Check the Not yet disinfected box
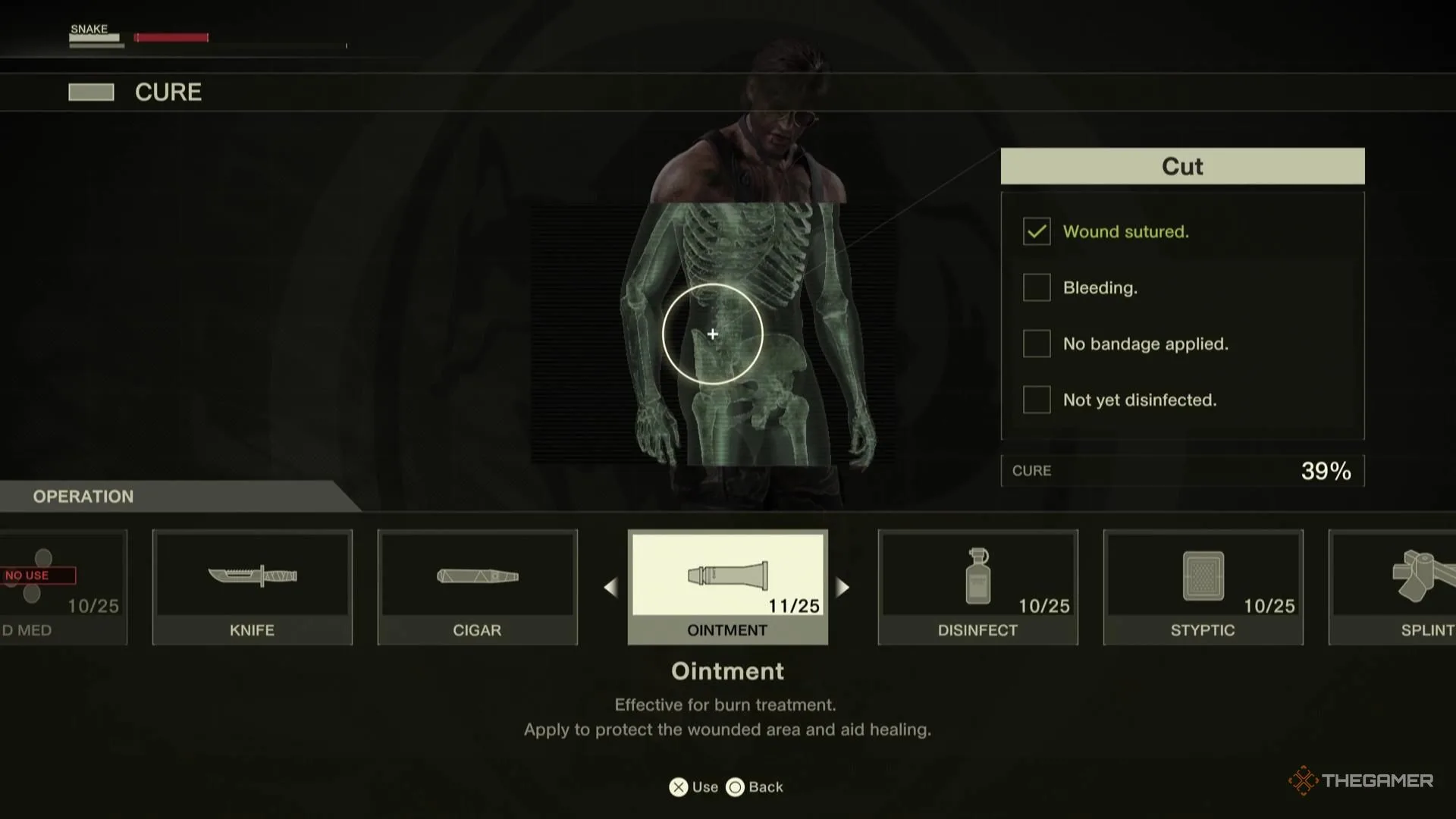This screenshot has height=819, width=1456. 1036,400
